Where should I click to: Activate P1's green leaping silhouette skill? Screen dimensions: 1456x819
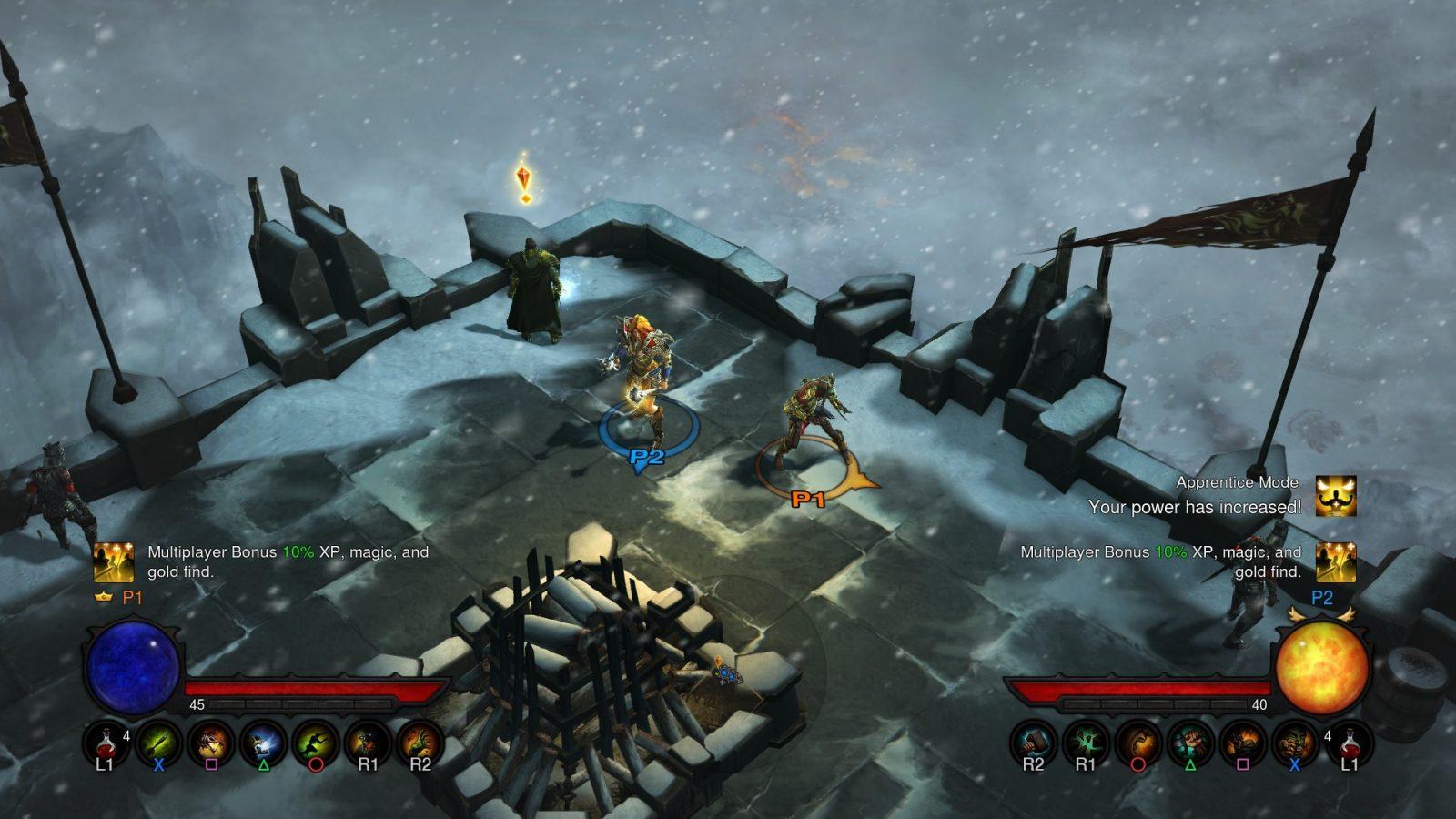[x=316, y=743]
